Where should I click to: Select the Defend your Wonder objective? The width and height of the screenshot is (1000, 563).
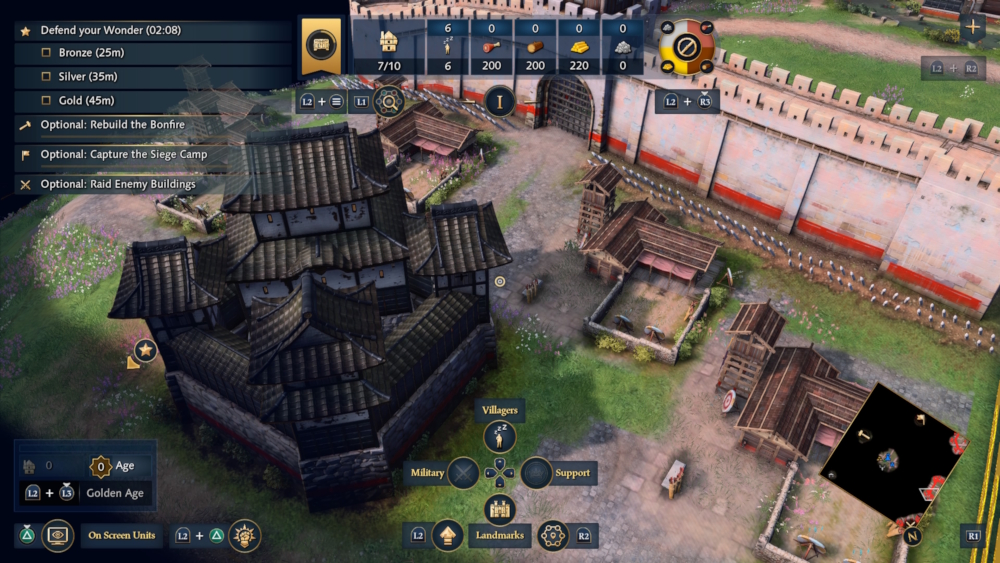(110, 31)
